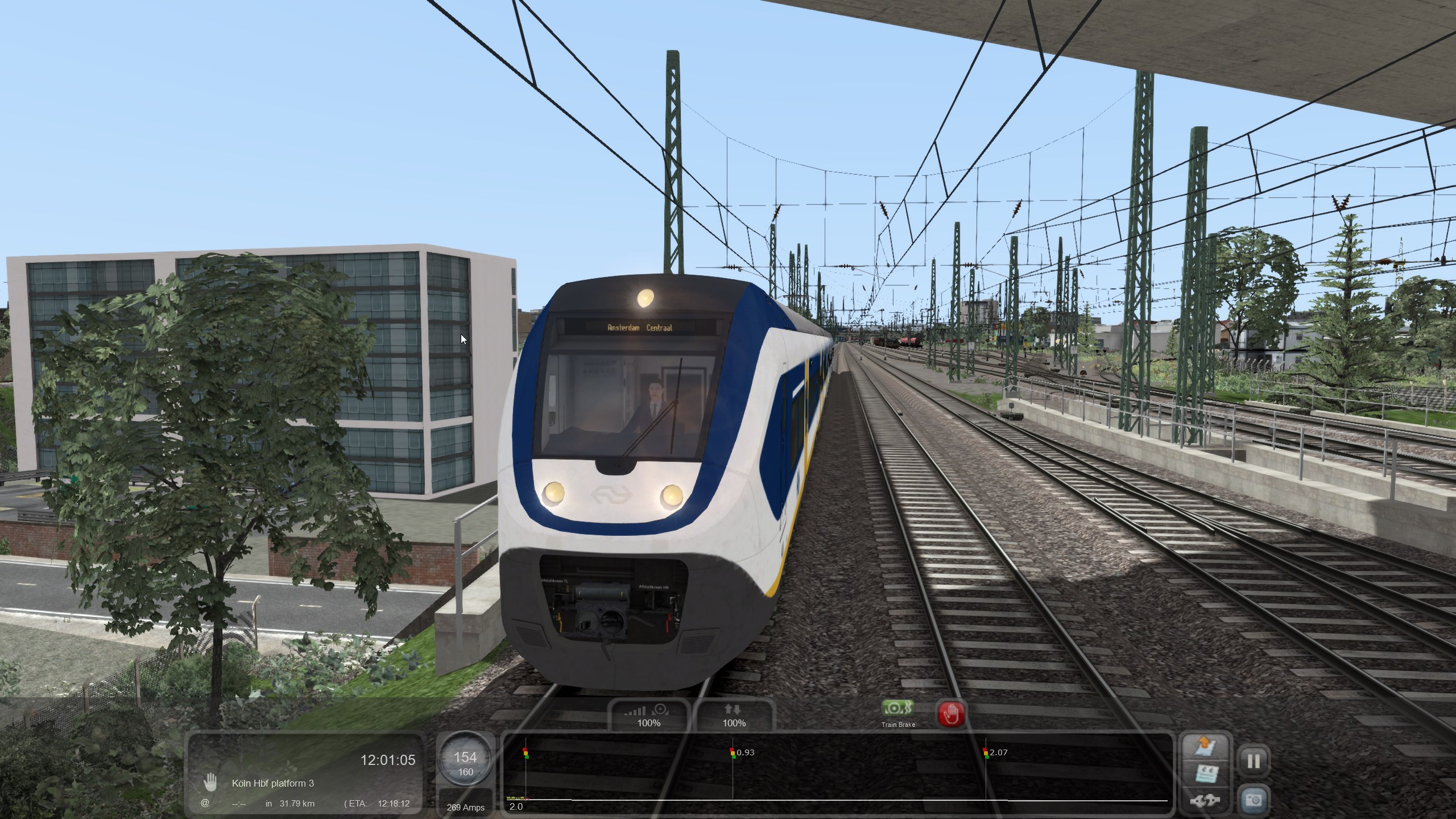Hit the red emergency stop hand button

tap(950, 713)
